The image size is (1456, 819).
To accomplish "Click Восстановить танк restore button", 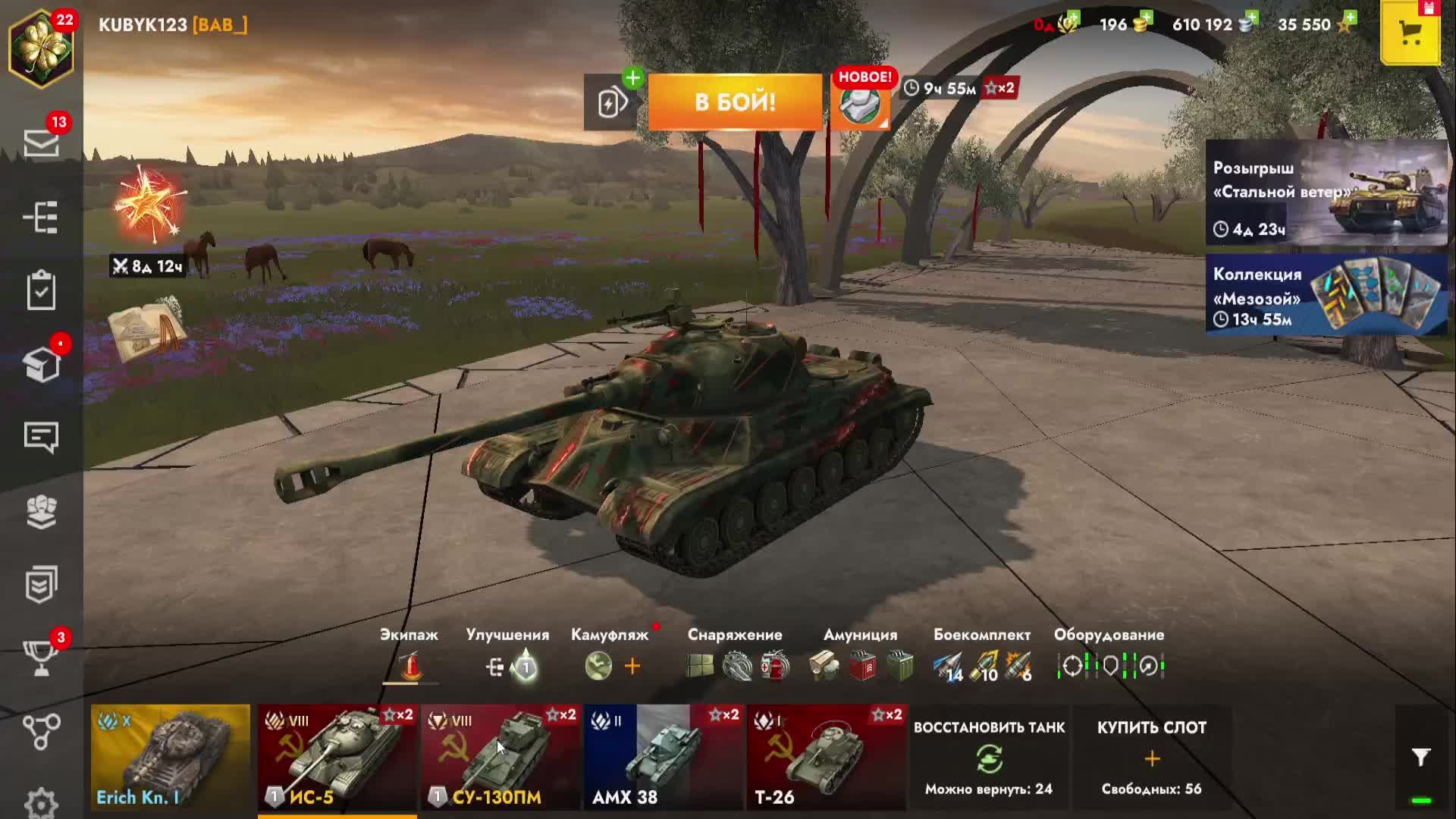I will tap(989, 757).
